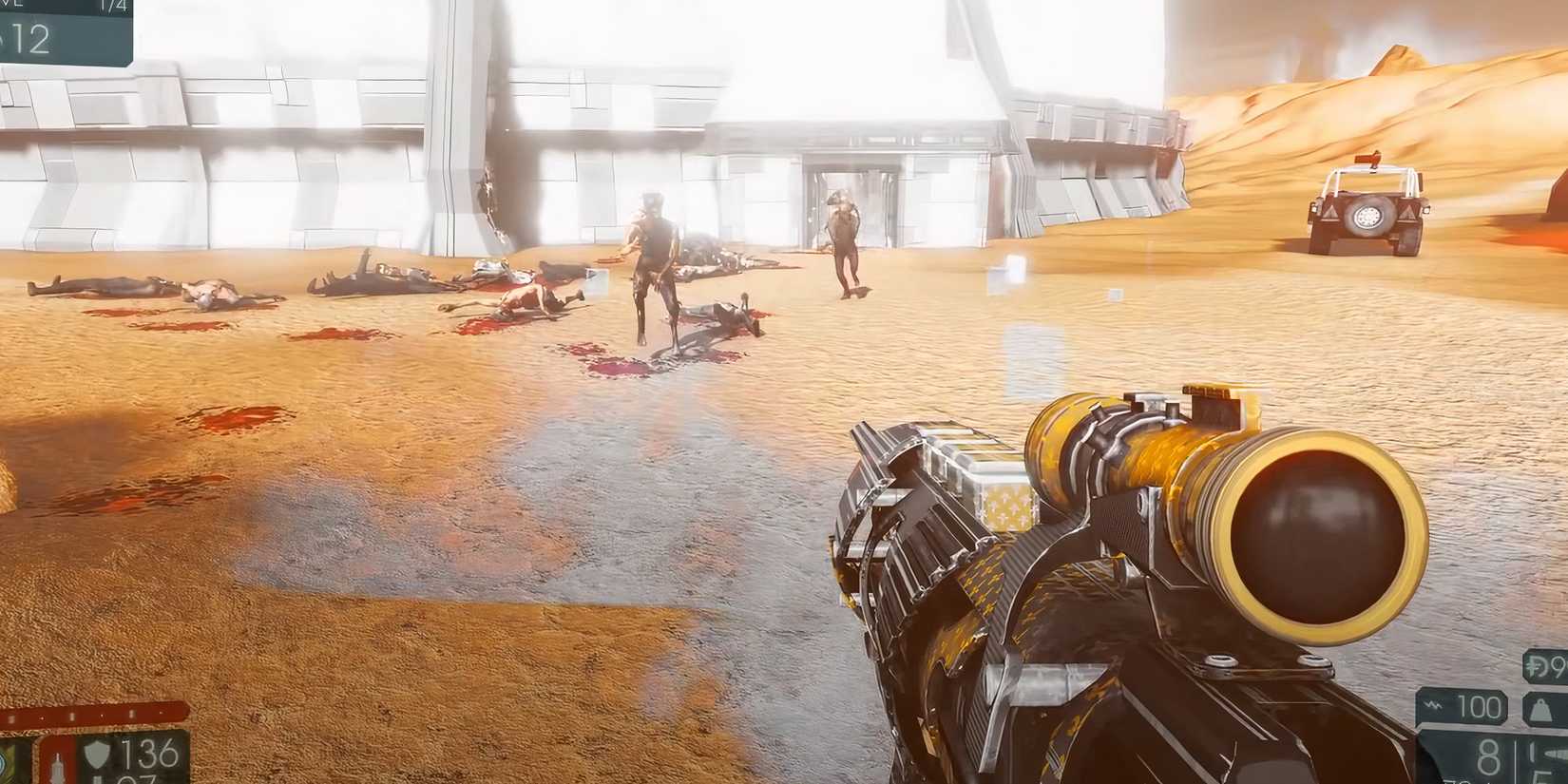Viewport: 1568px width, 784px height.
Task: Click the weight capacity icon in the lower right
Action: [x=1542, y=708]
